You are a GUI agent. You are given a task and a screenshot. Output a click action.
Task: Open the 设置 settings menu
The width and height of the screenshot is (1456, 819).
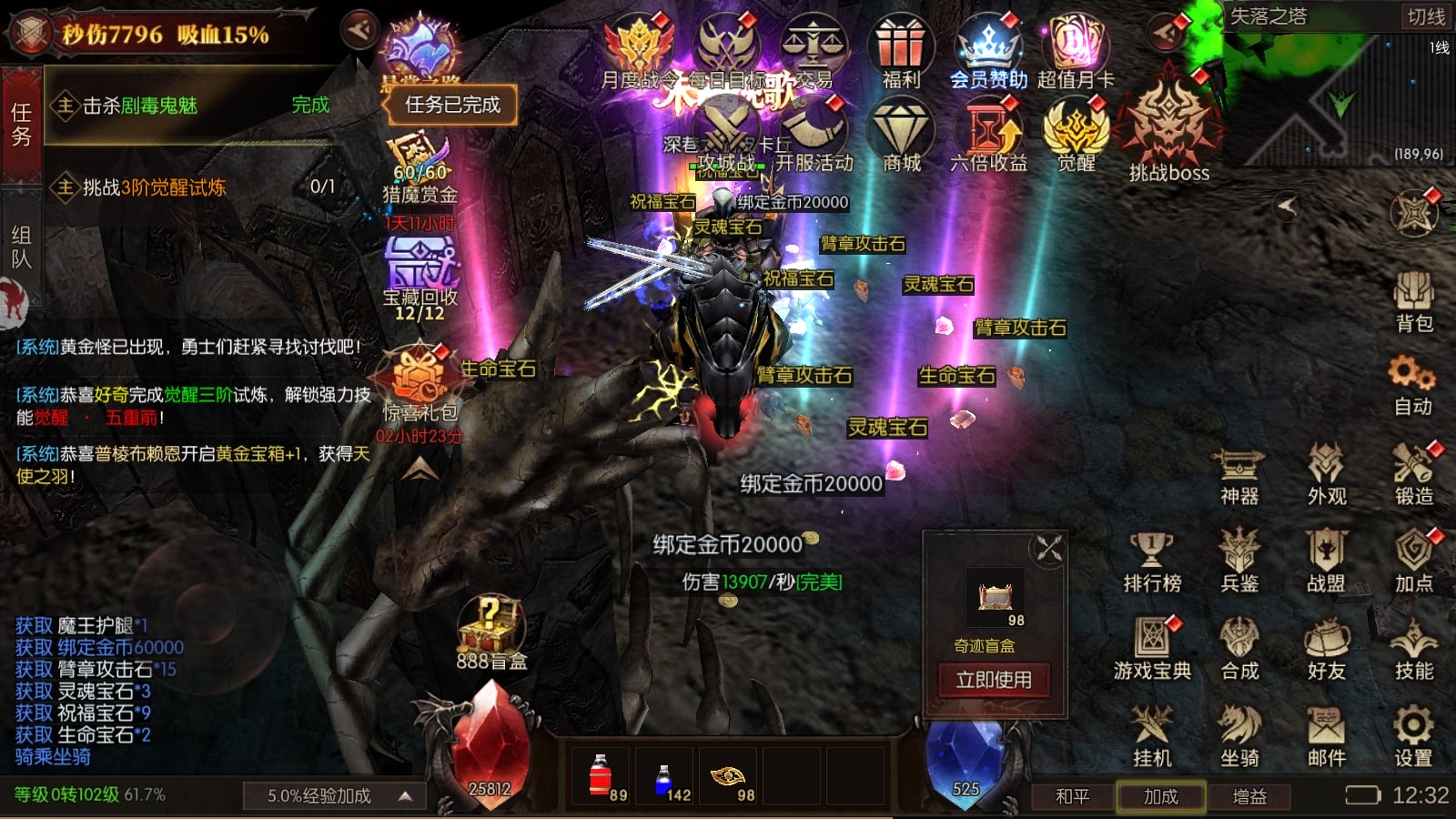[x=1412, y=736]
